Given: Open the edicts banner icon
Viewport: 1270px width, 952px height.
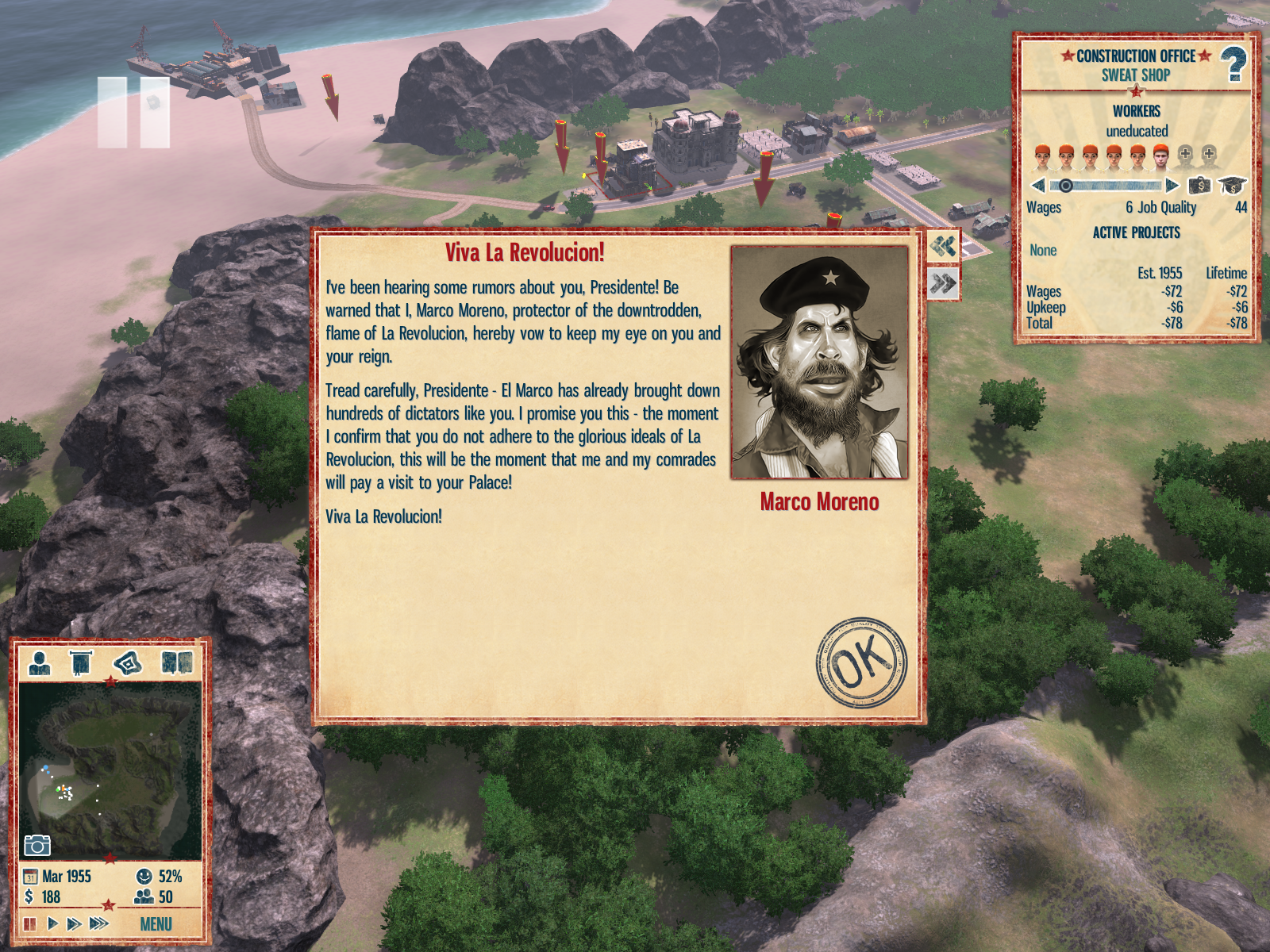Looking at the screenshot, I should [80, 662].
